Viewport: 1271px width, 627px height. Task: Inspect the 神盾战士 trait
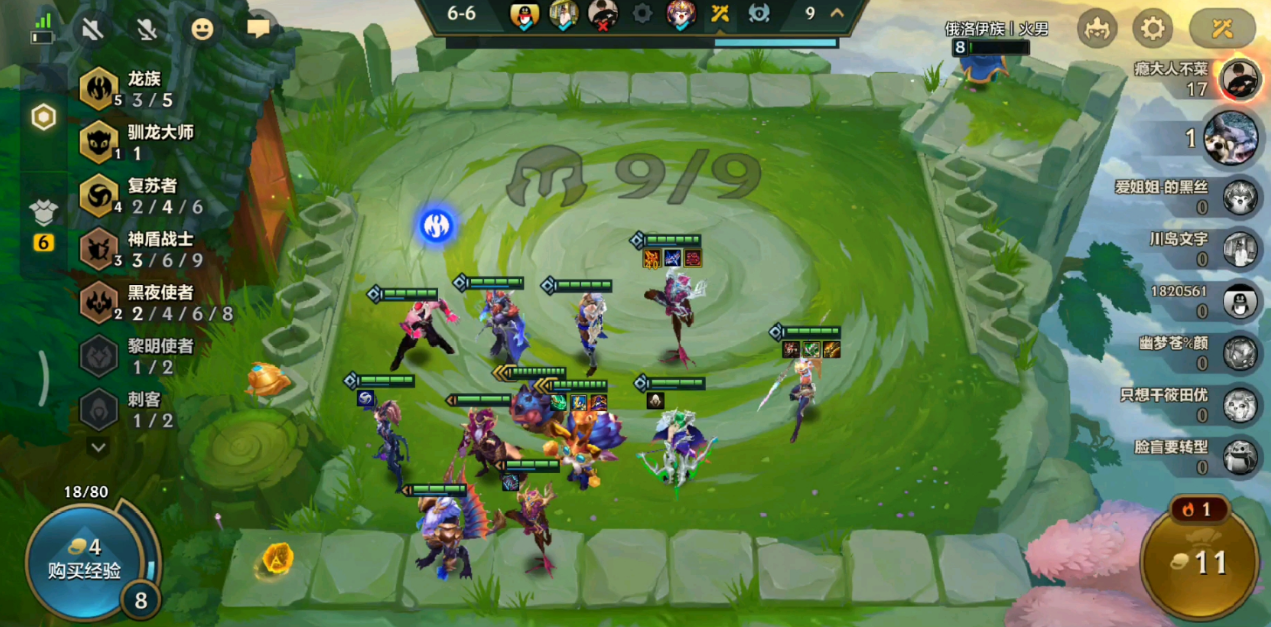[130, 249]
